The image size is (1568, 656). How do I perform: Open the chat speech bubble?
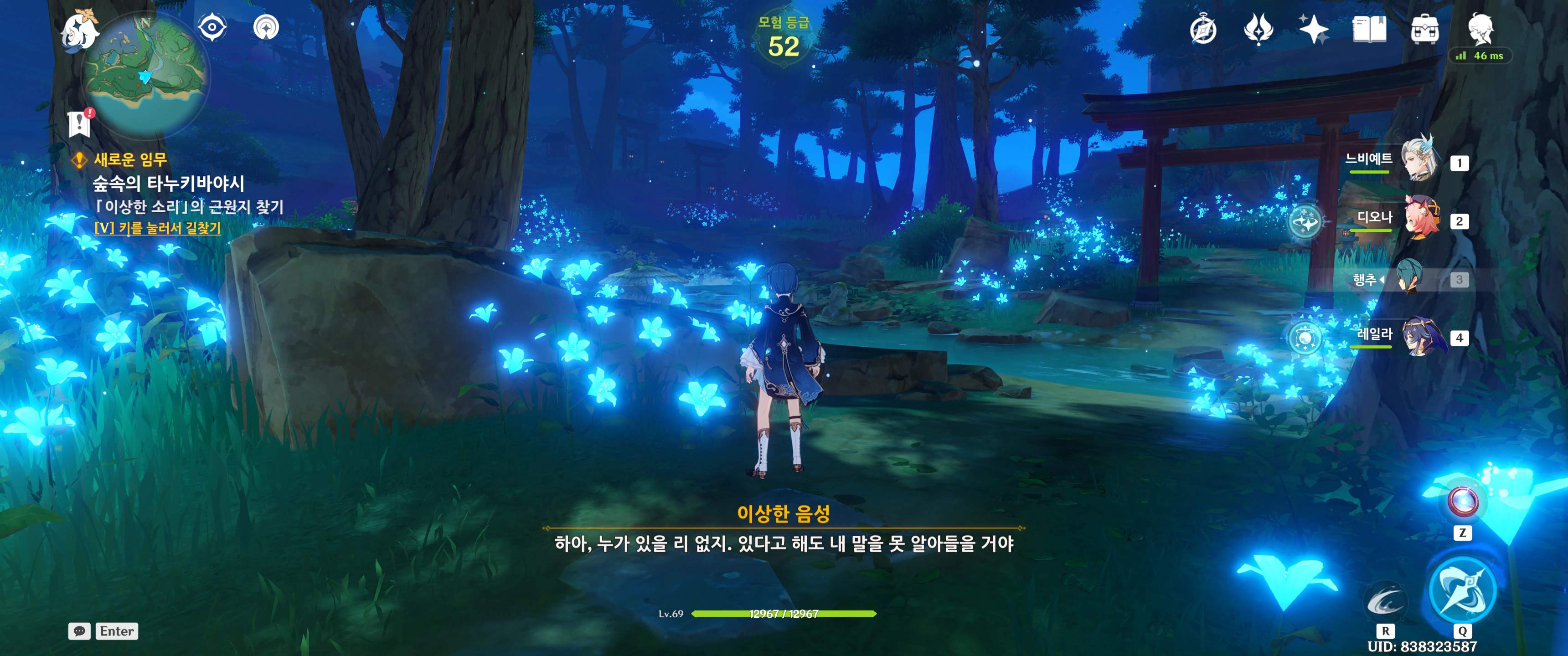80,631
